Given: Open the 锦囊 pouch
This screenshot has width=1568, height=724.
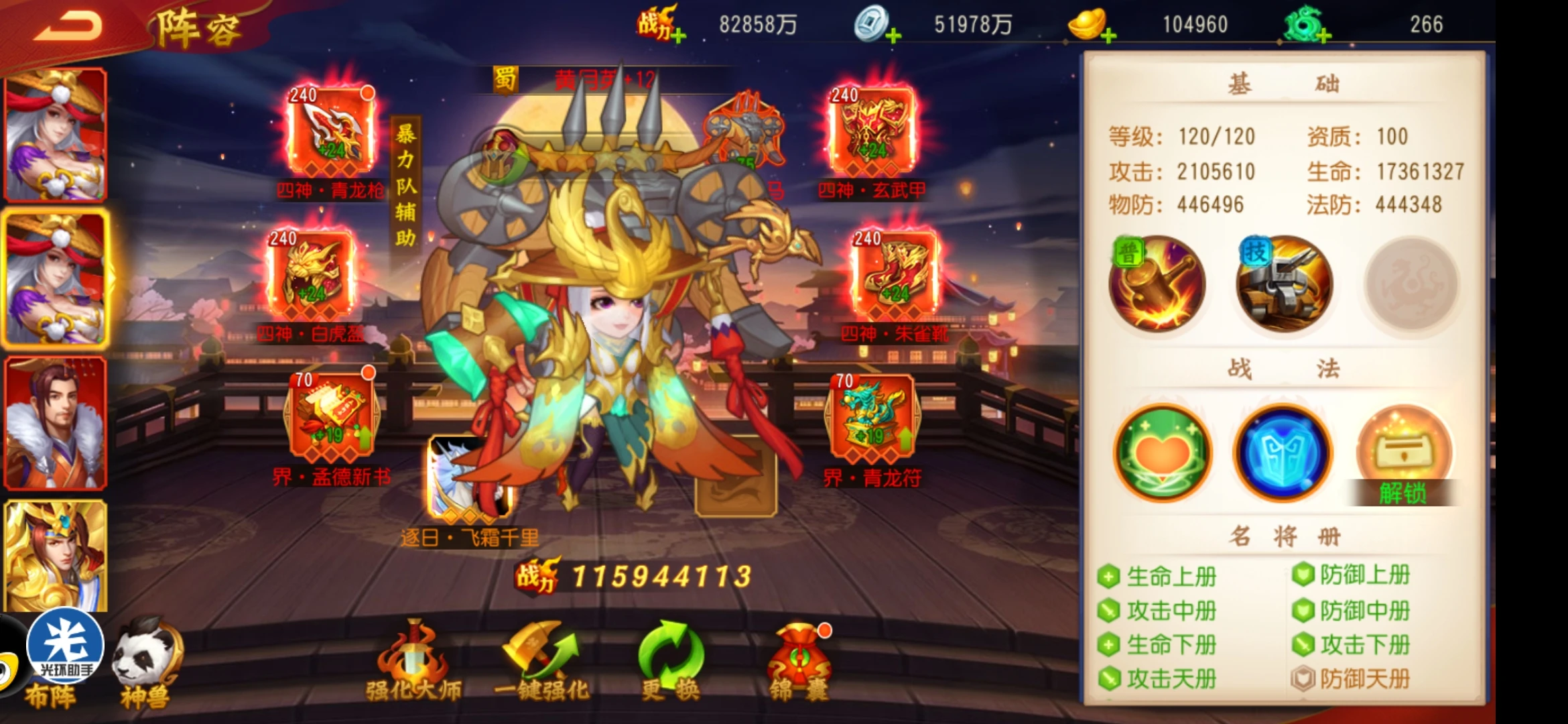Looking at the screenshot, I should click(799, 660).
